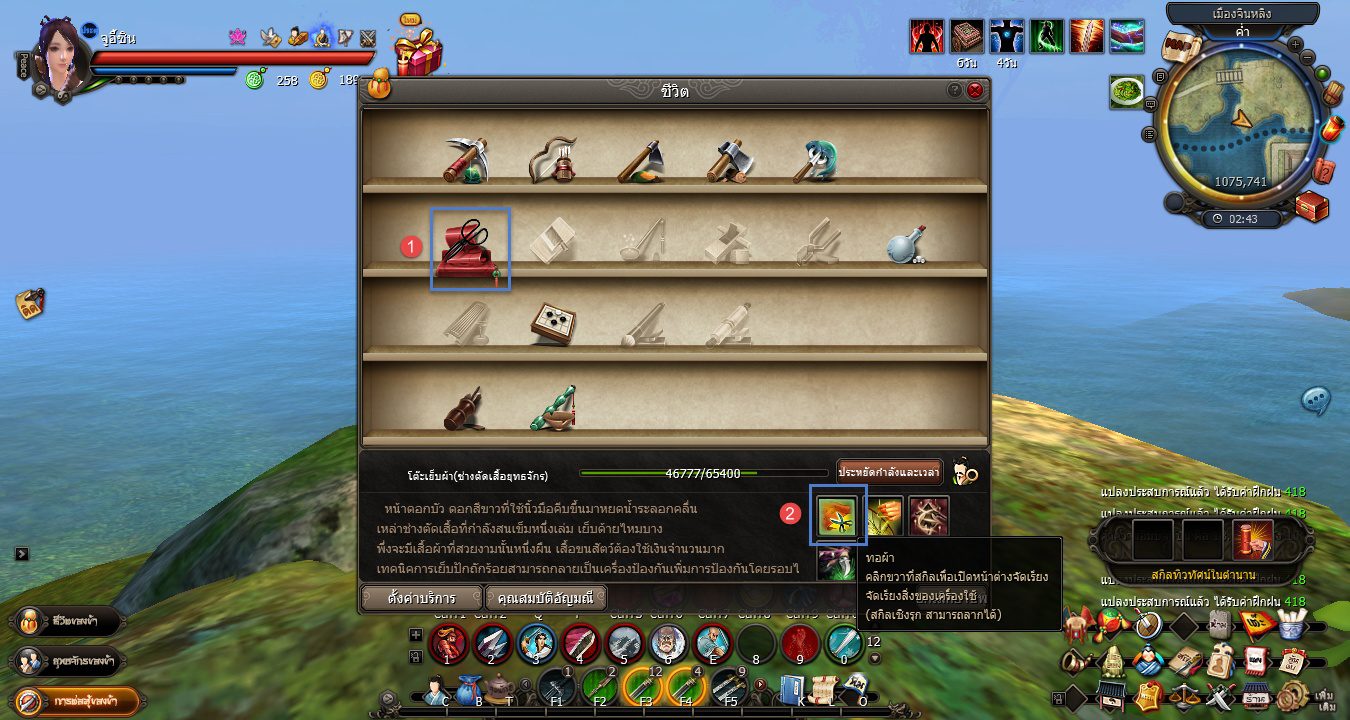Open the blue chat bubble icon
The height and width of the screenshot is (720, 1350).
1315,400
